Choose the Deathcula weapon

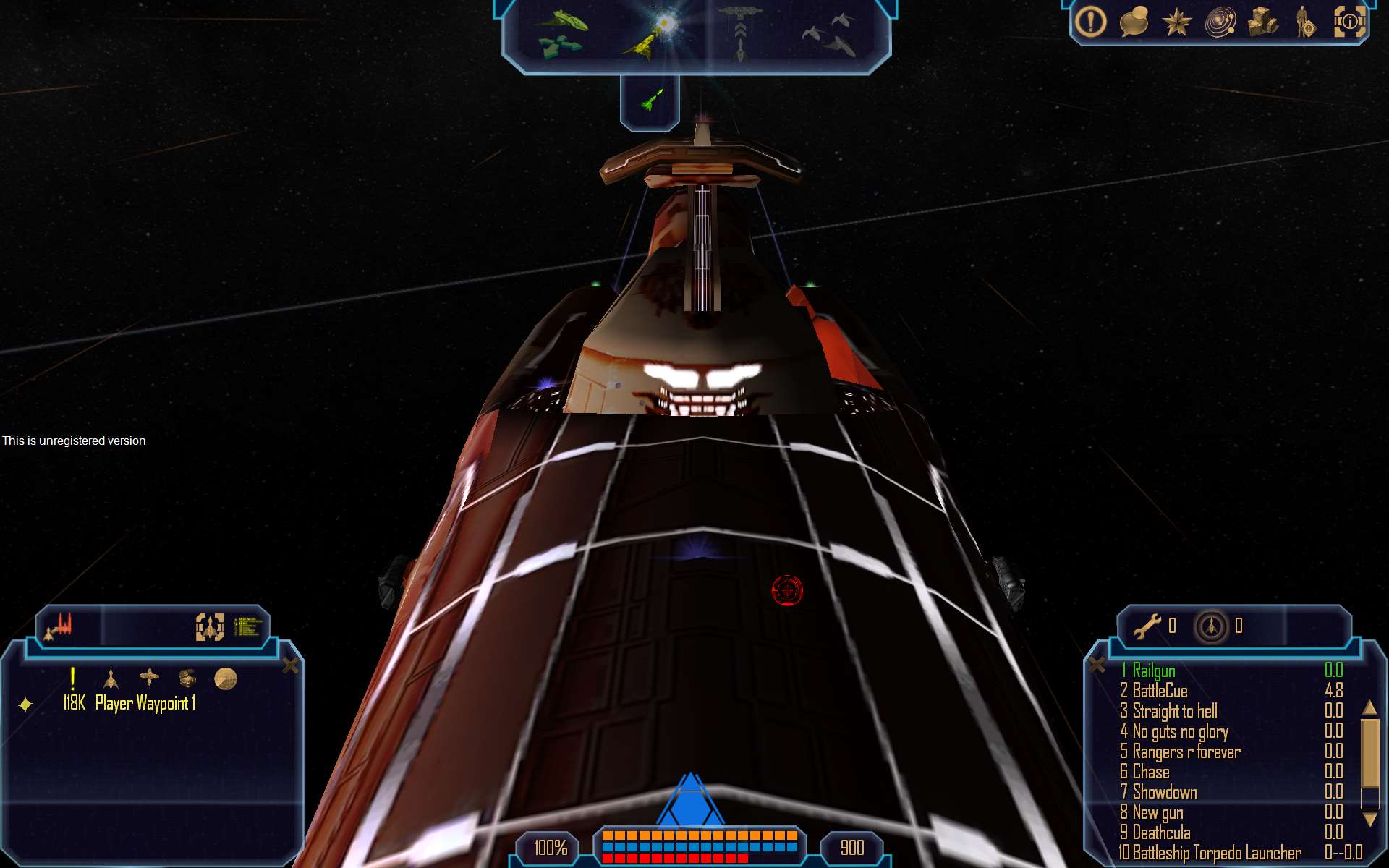[1161, 833]
